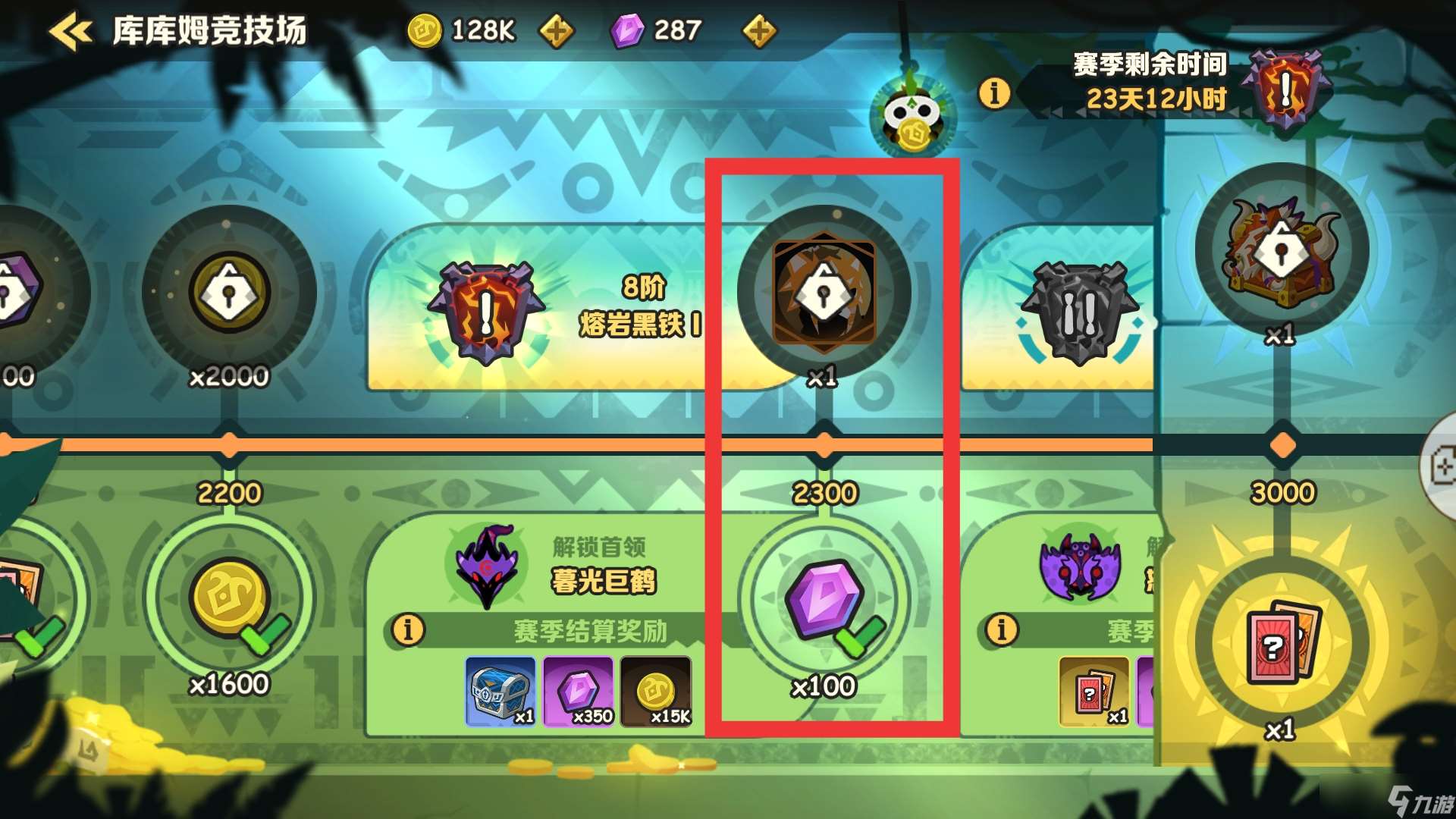
Task: Add more purple gems with plus button
Action: [x=759, y=32]
